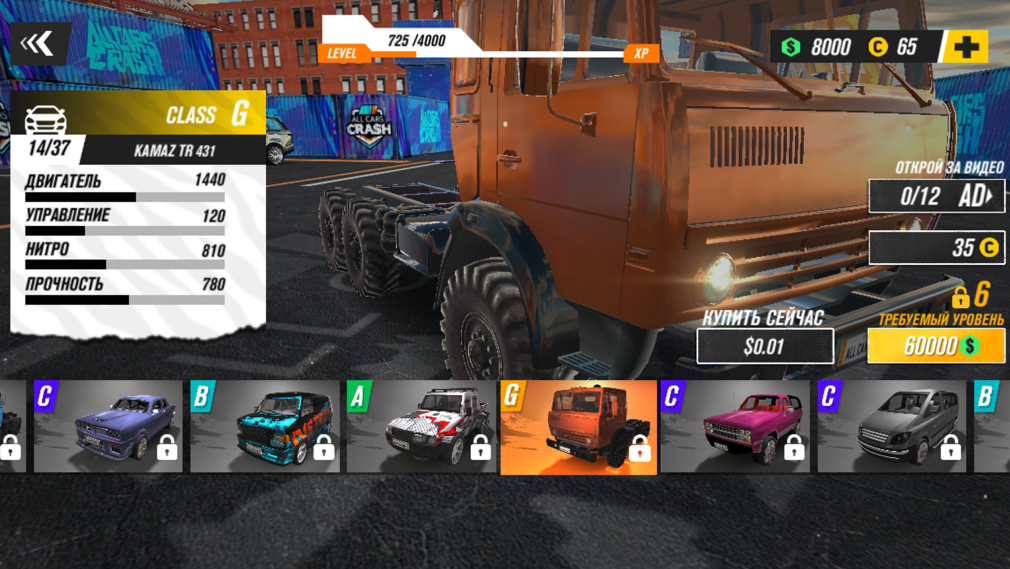The width and height of the screenshot is (1010, 569).
Task: Open the yellow plus currency shop
Action: [964, 46]
